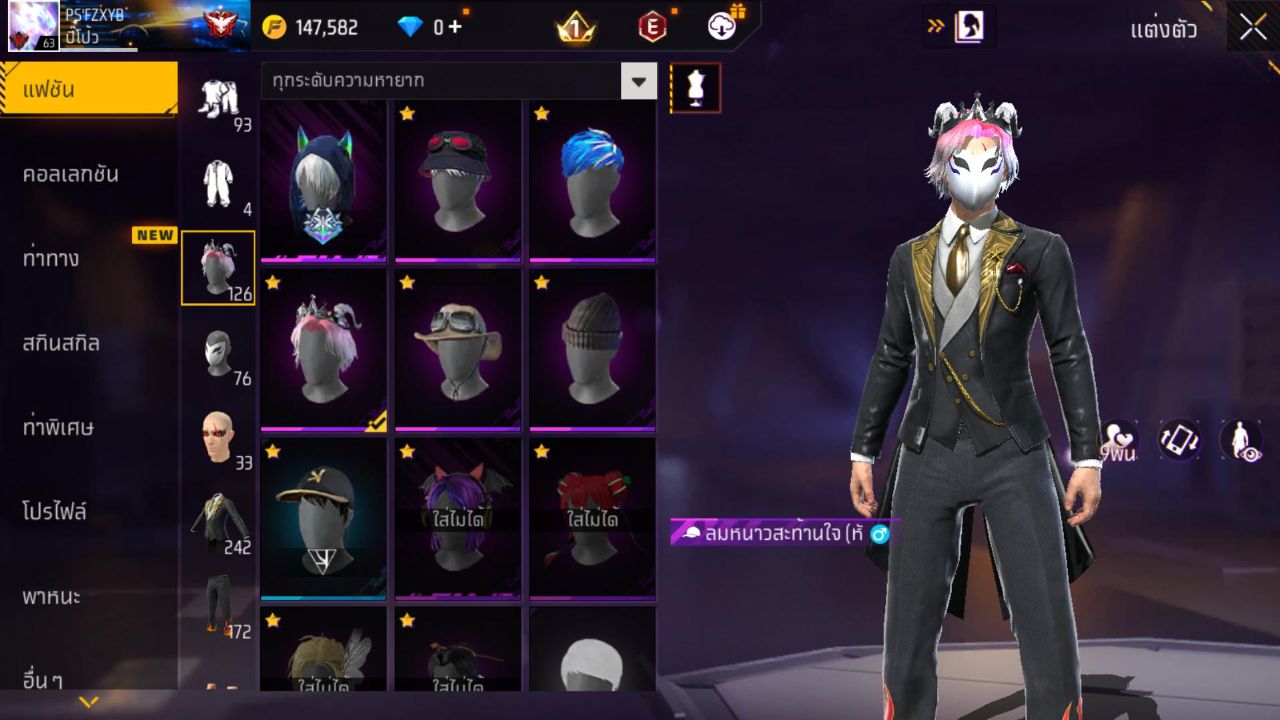This screenshot has width=1280, height=720.
Task: Add diamonds with the plus button
Action: [x=455, y=27]
